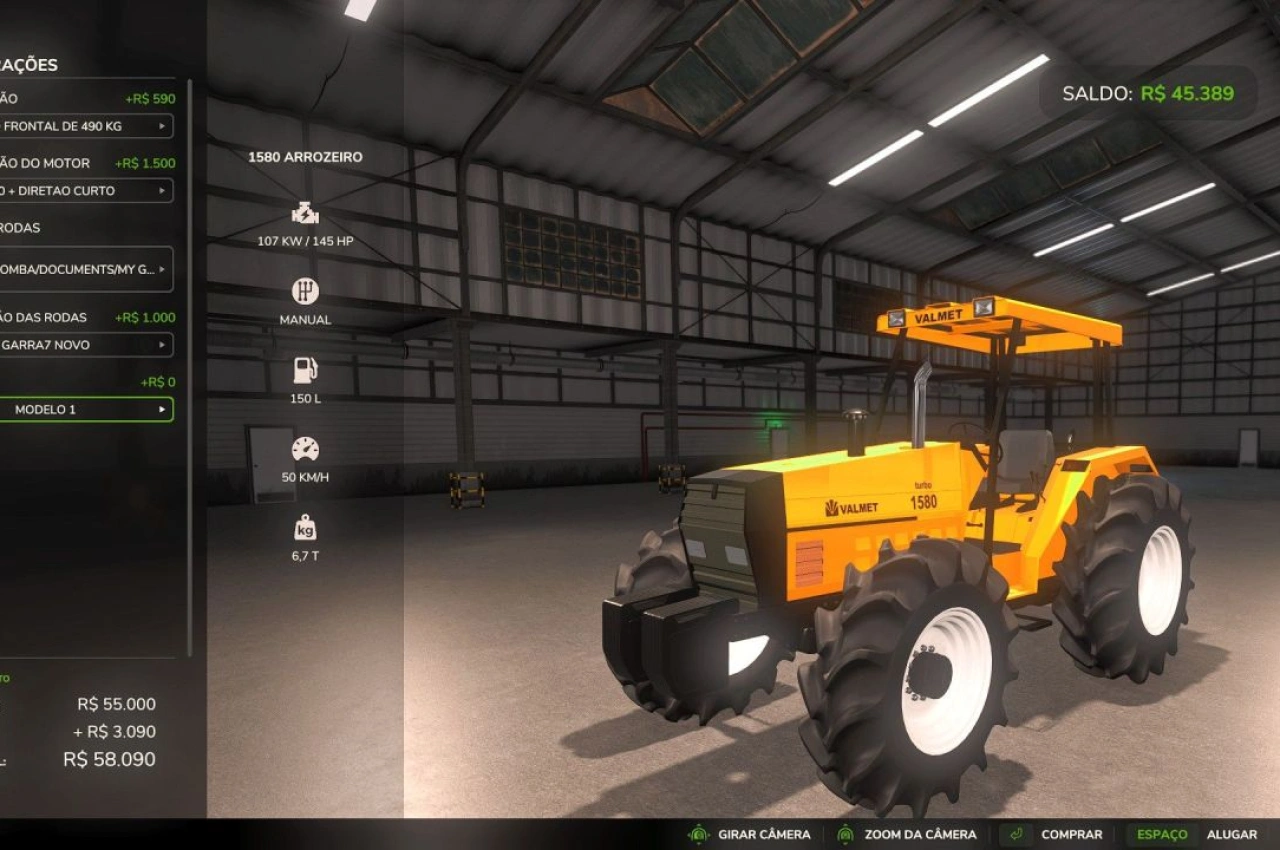Expand the DIRETAO CURTO engine configuration dropdown
The height and width of the screenshot is (850, 1280).
click(85, 190)
